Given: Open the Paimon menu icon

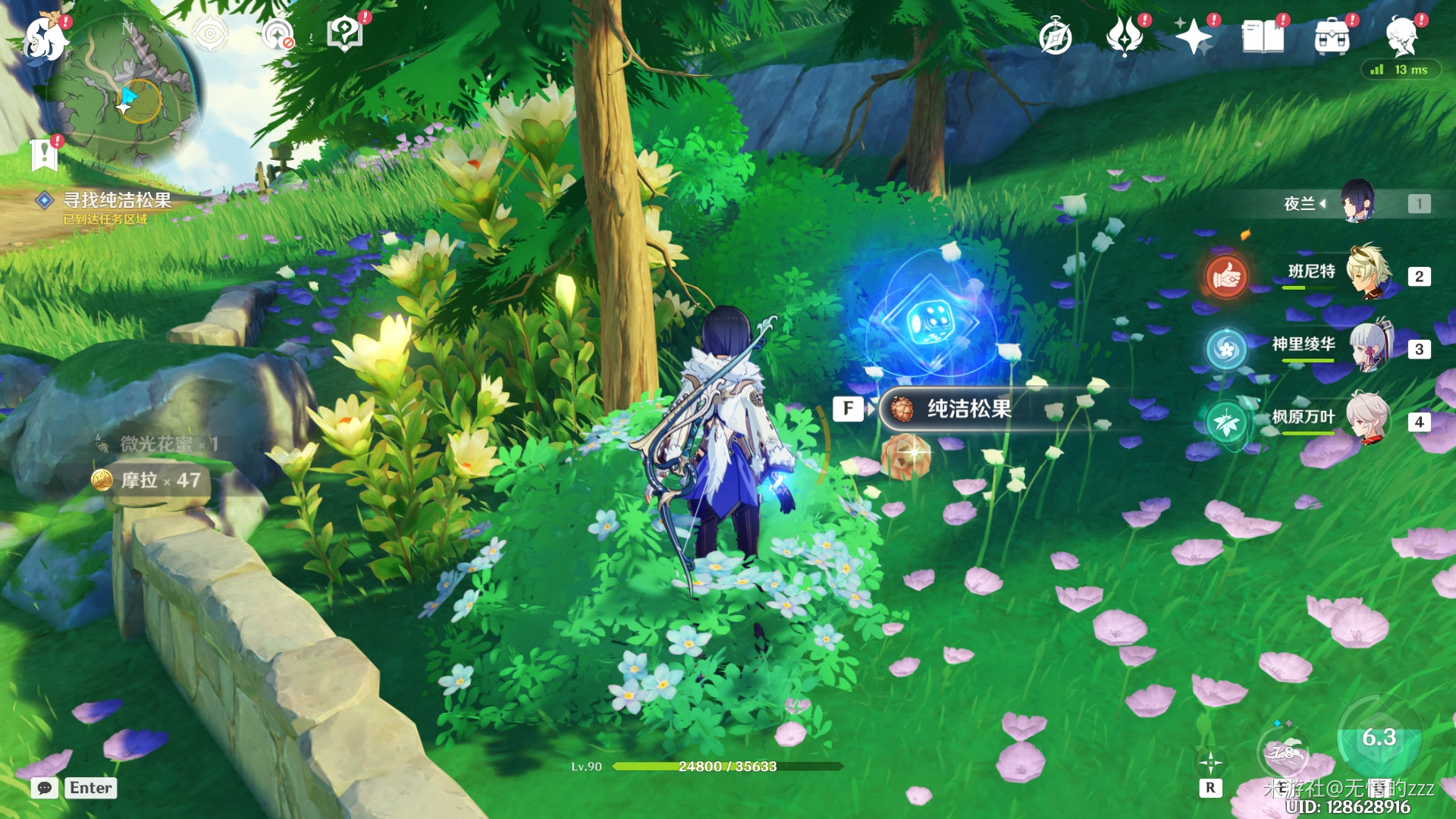Looking at the screenshot, I should tap(44, 38).
